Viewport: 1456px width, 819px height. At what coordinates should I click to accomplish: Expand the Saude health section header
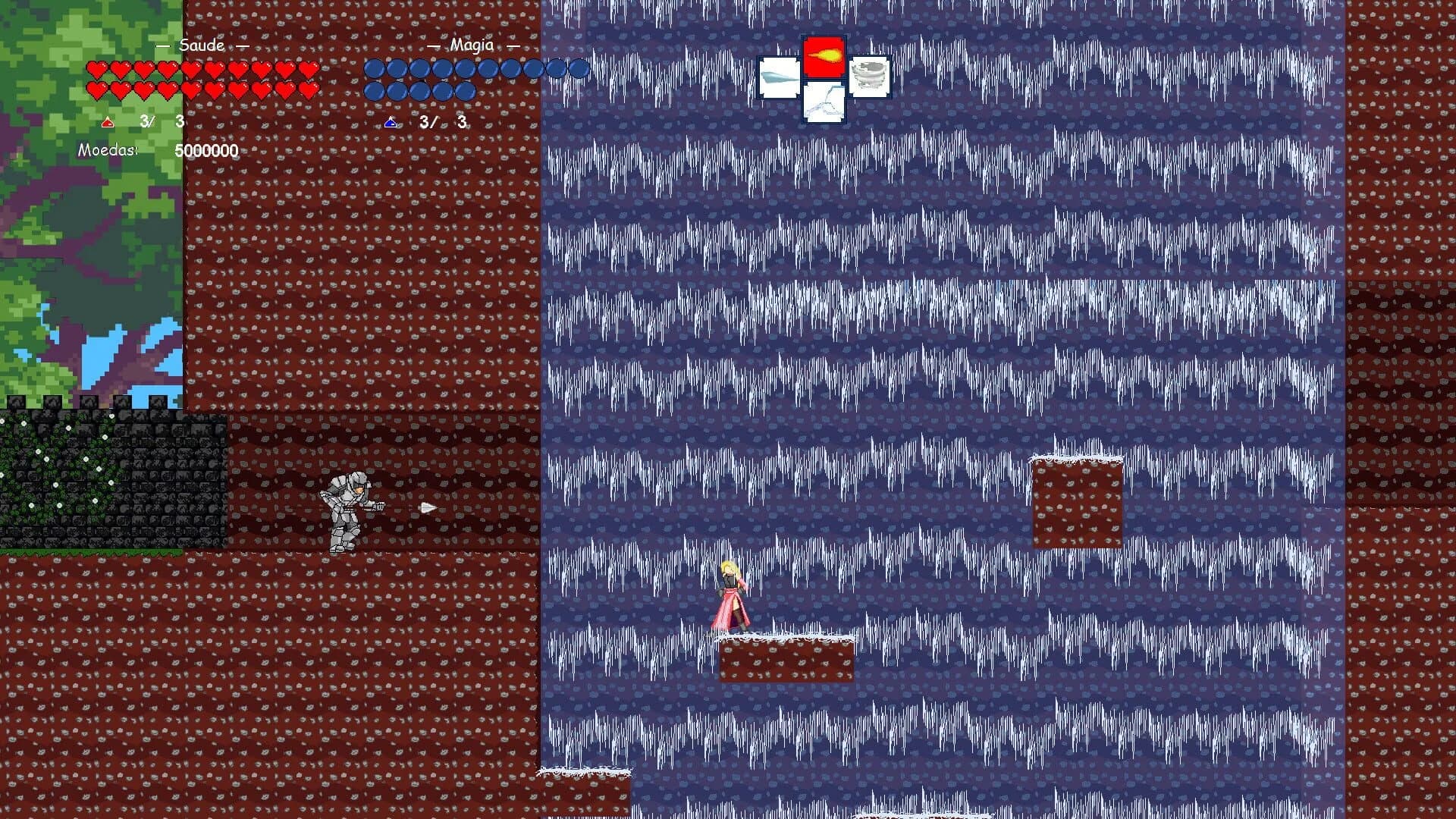pos(201,46)
